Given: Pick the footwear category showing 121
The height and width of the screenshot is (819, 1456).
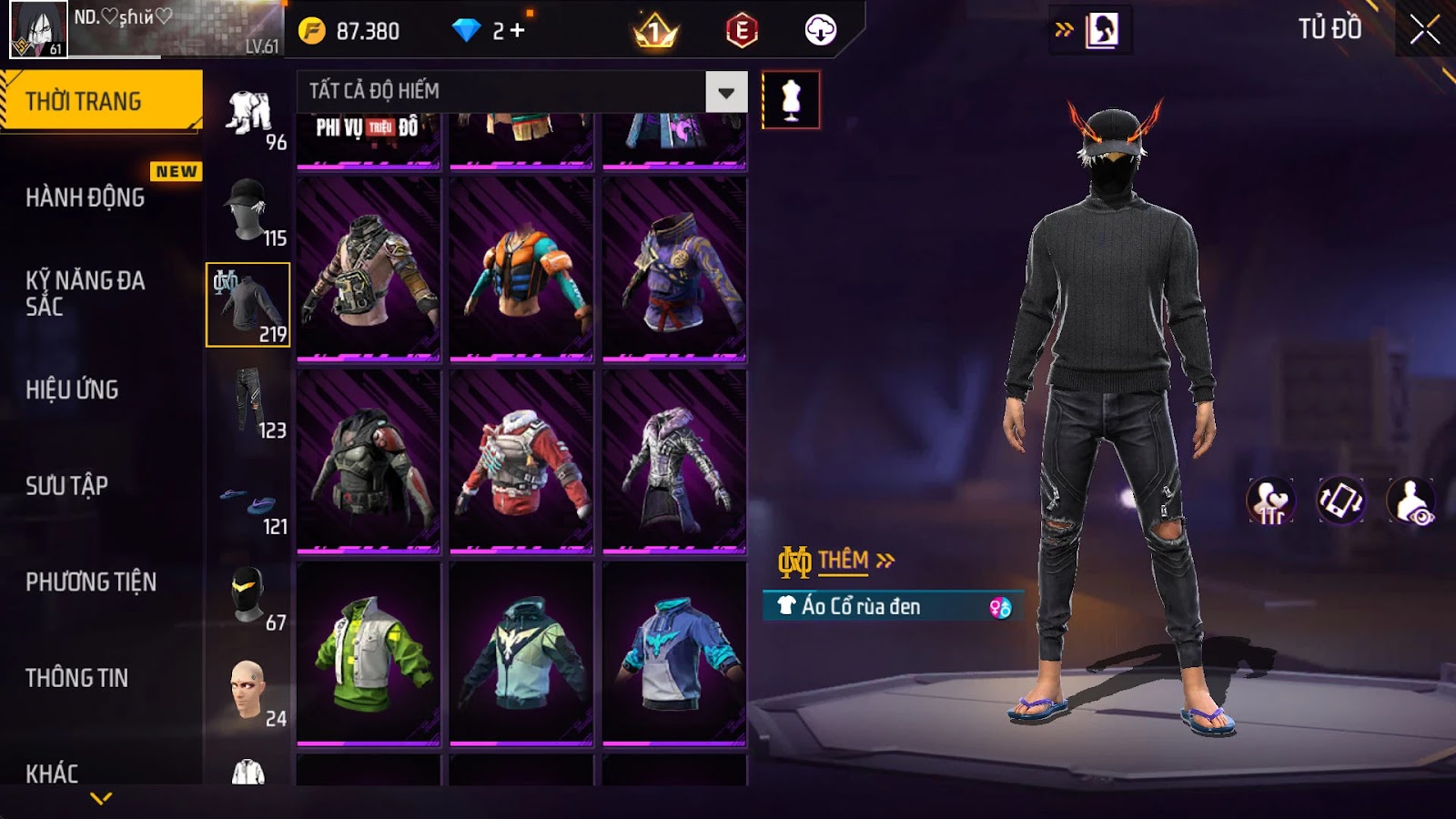Looking at the screenshot, I should click(x=248, y=507).
